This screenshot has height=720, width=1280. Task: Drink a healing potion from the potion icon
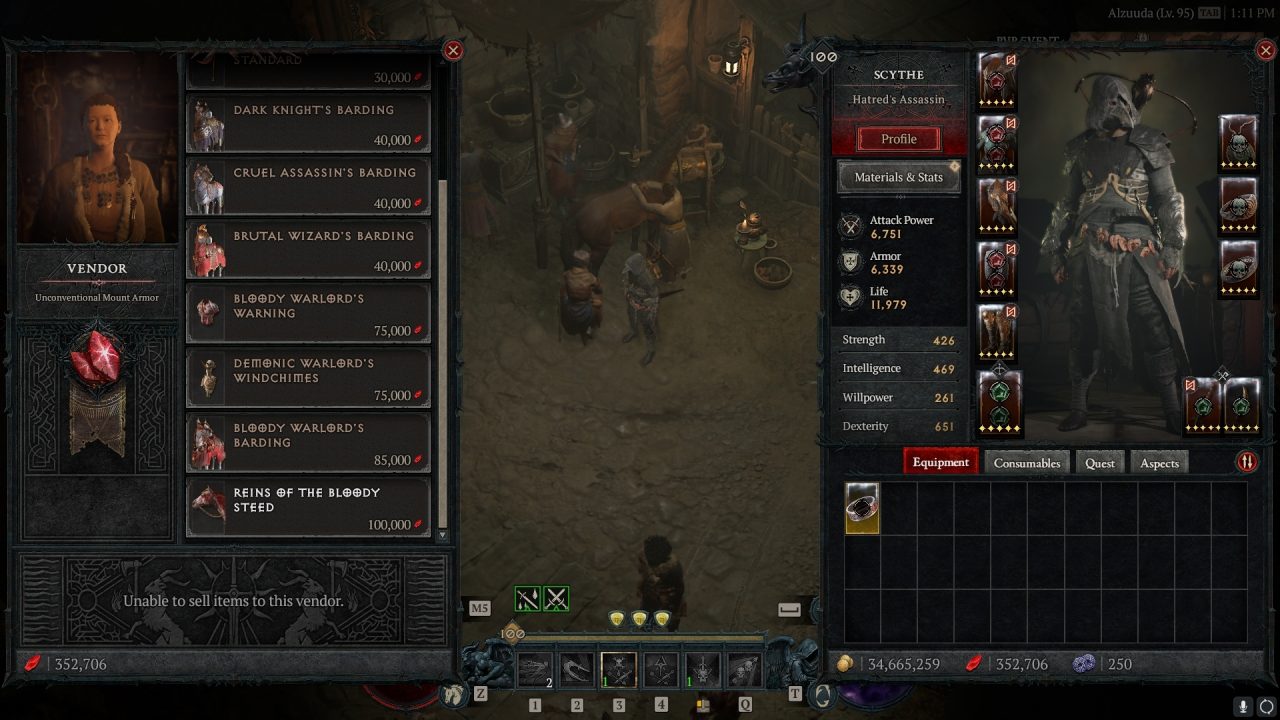point(703,704)
